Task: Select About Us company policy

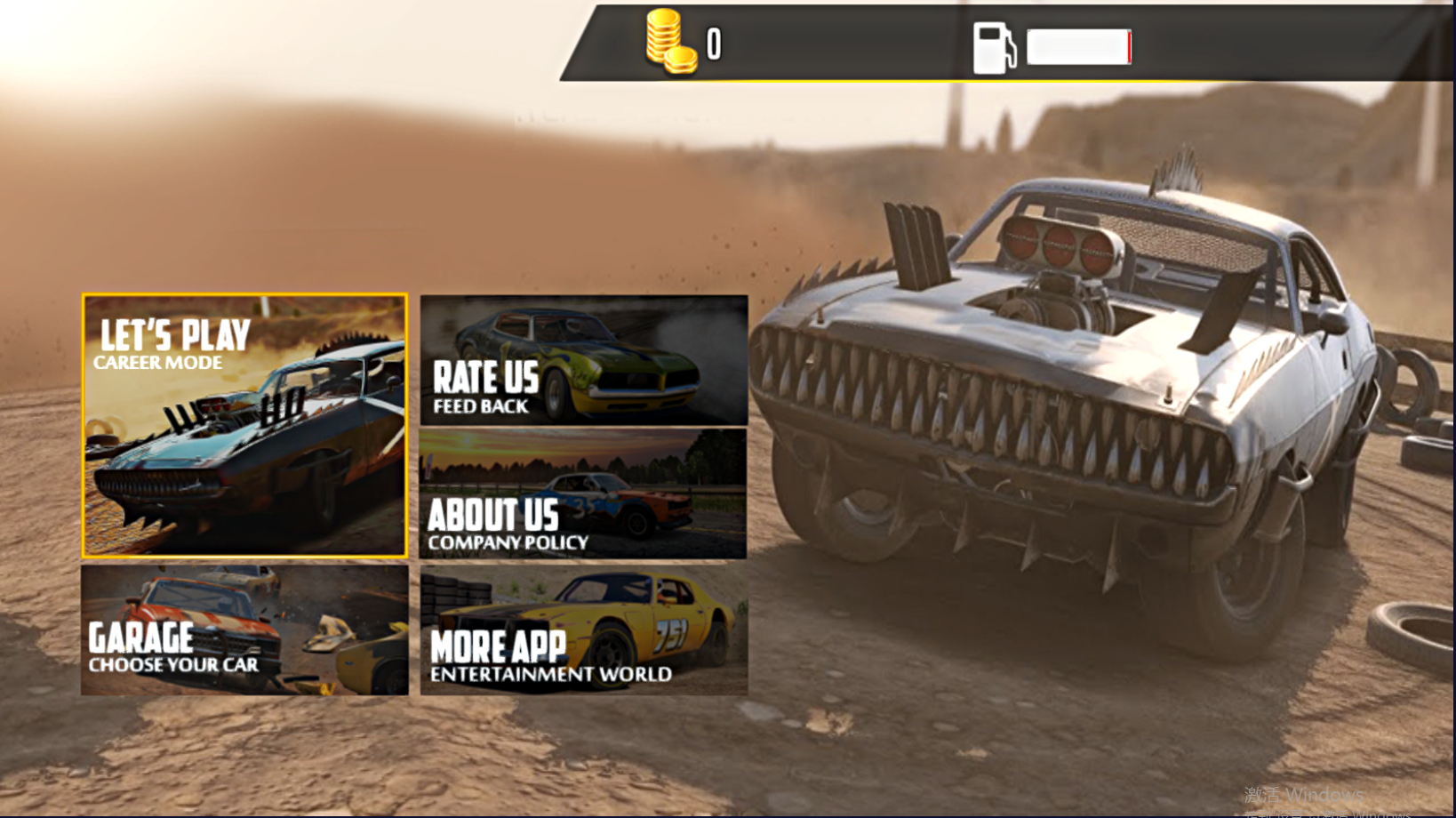Action: click(583, 494)
